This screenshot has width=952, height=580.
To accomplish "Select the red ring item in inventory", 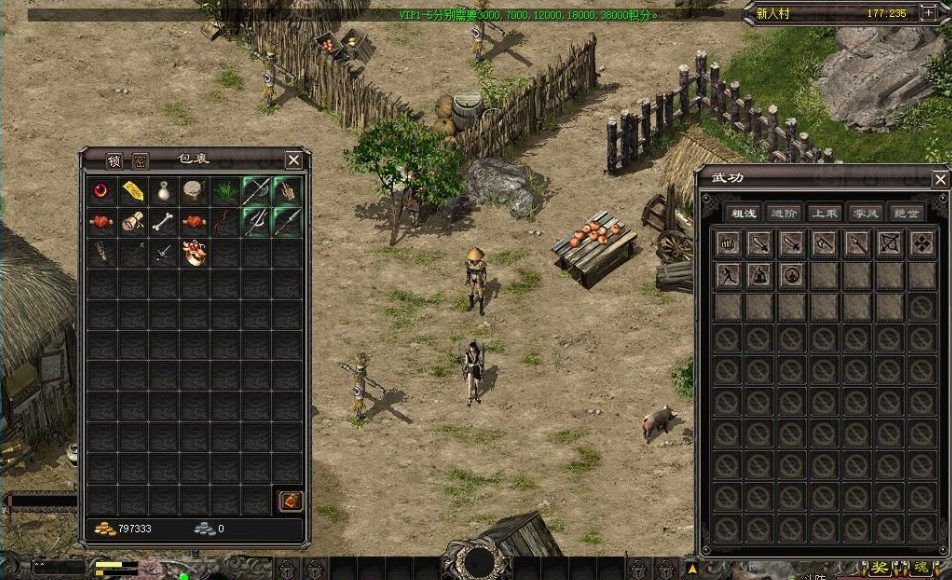I will pyautogui.click(x=101, y=191).
